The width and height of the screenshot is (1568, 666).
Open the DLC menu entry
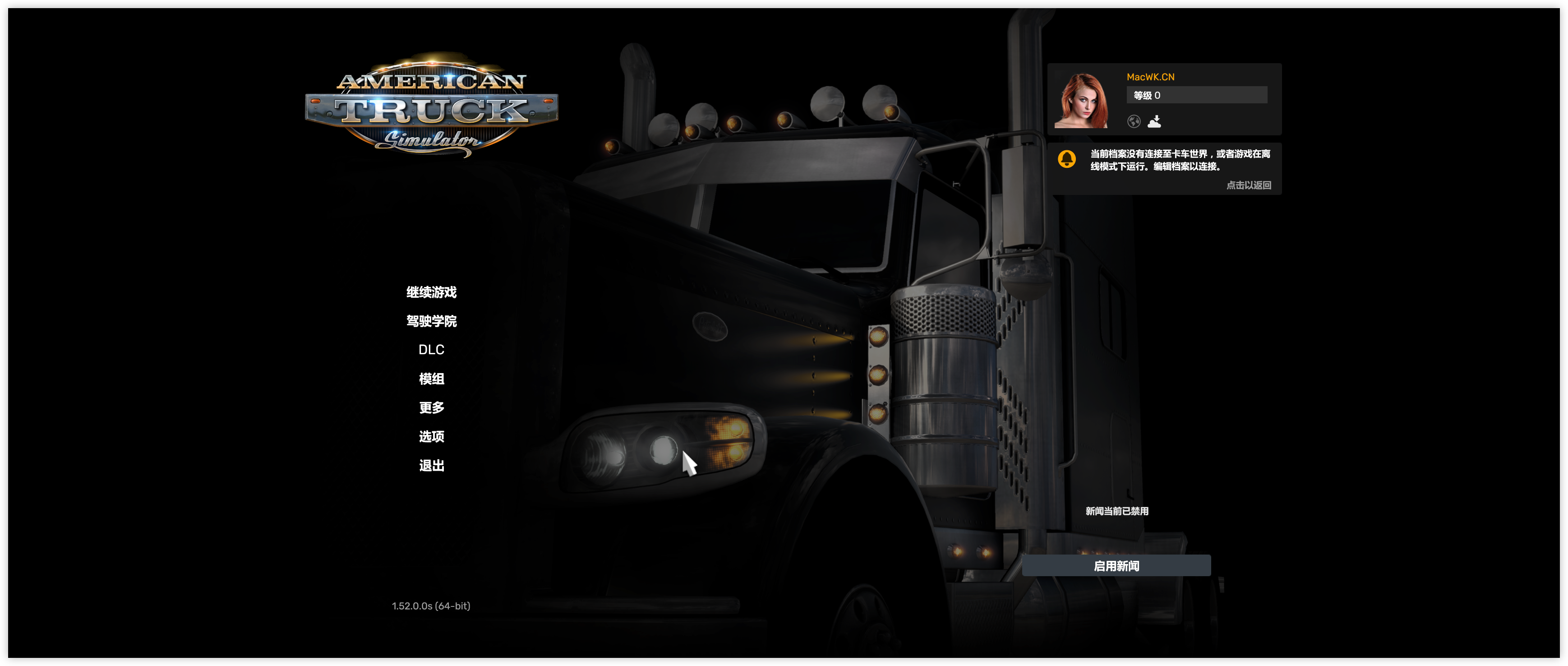point(431,349)
